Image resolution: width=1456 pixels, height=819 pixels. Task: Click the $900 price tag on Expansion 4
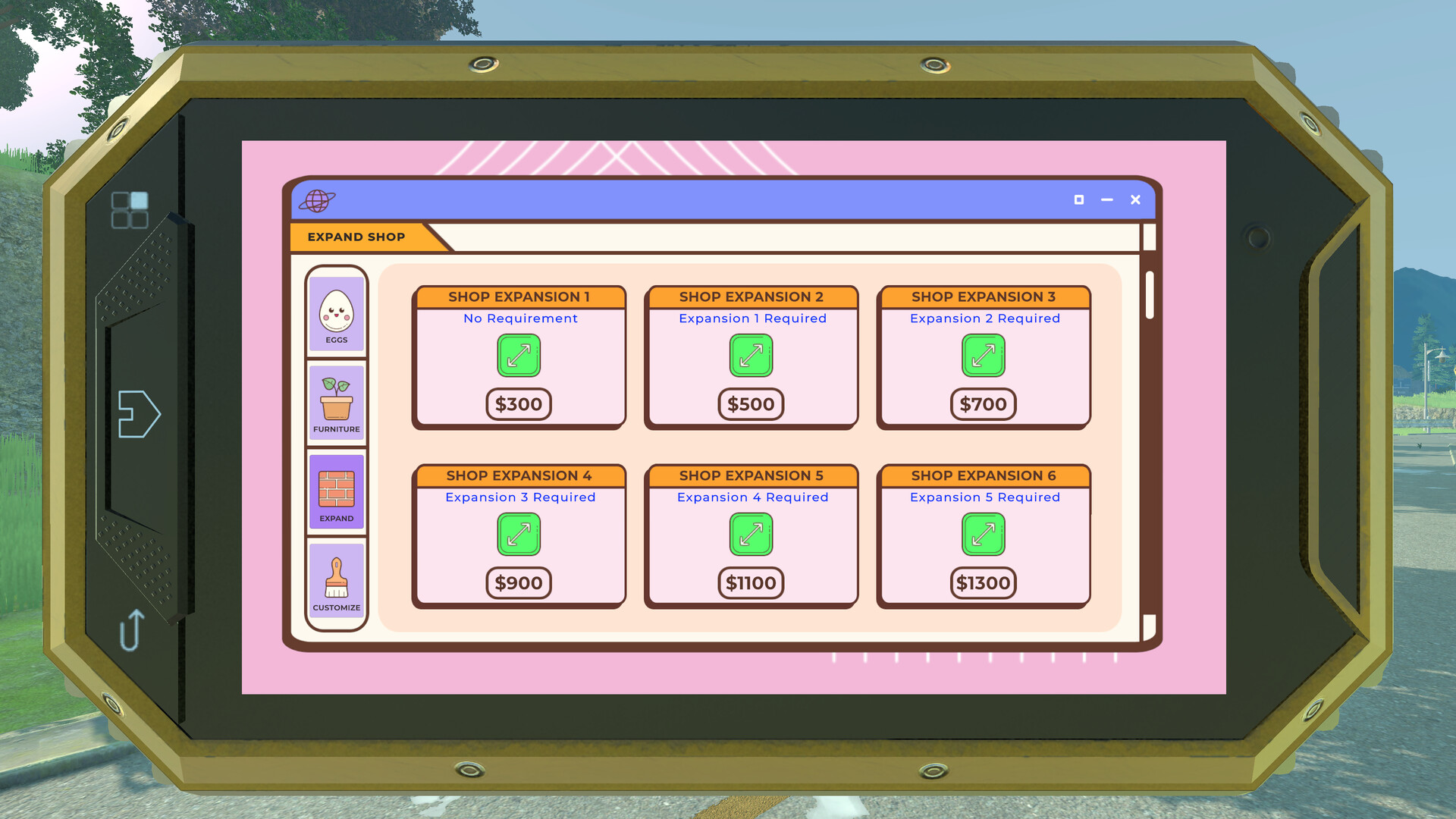[519, 583]
